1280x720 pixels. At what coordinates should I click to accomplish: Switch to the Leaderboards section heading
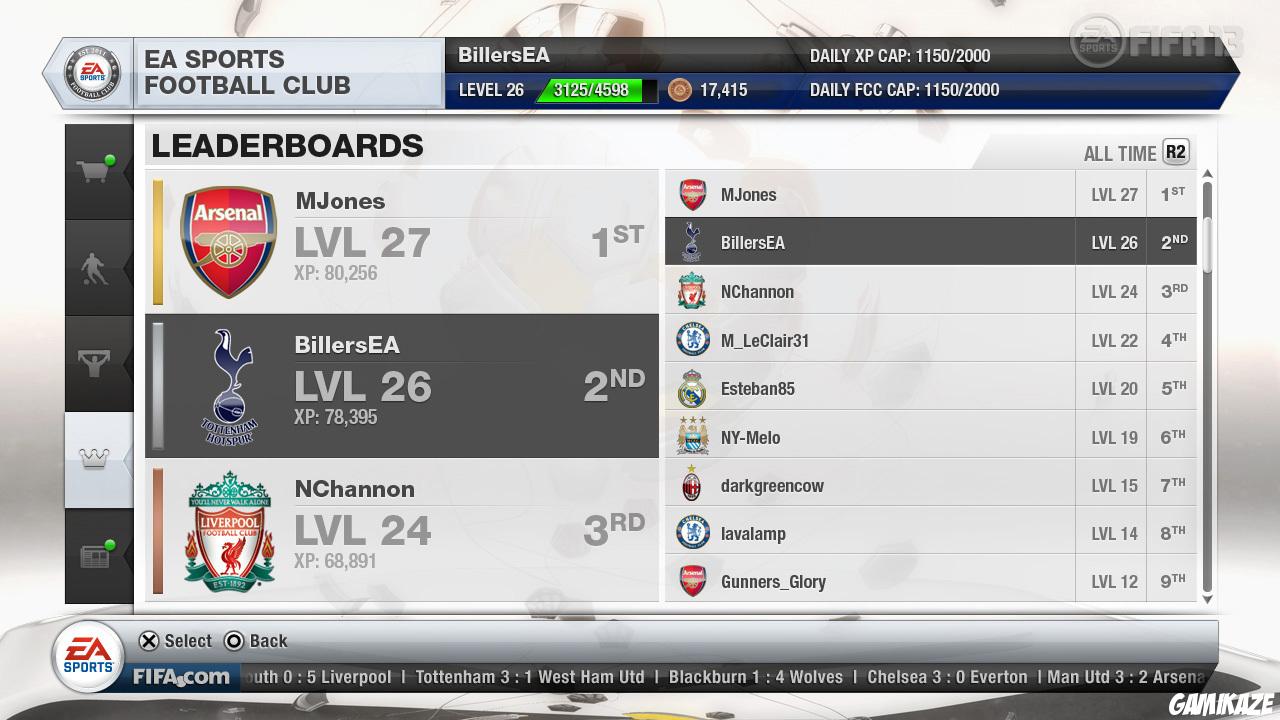287,146
